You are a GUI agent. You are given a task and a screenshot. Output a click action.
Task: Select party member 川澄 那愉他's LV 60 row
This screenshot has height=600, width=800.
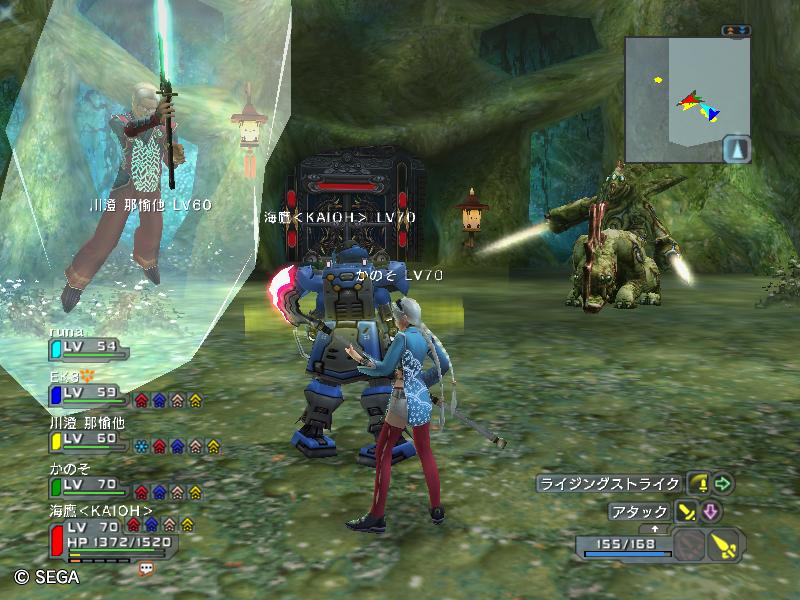point(88,439)
